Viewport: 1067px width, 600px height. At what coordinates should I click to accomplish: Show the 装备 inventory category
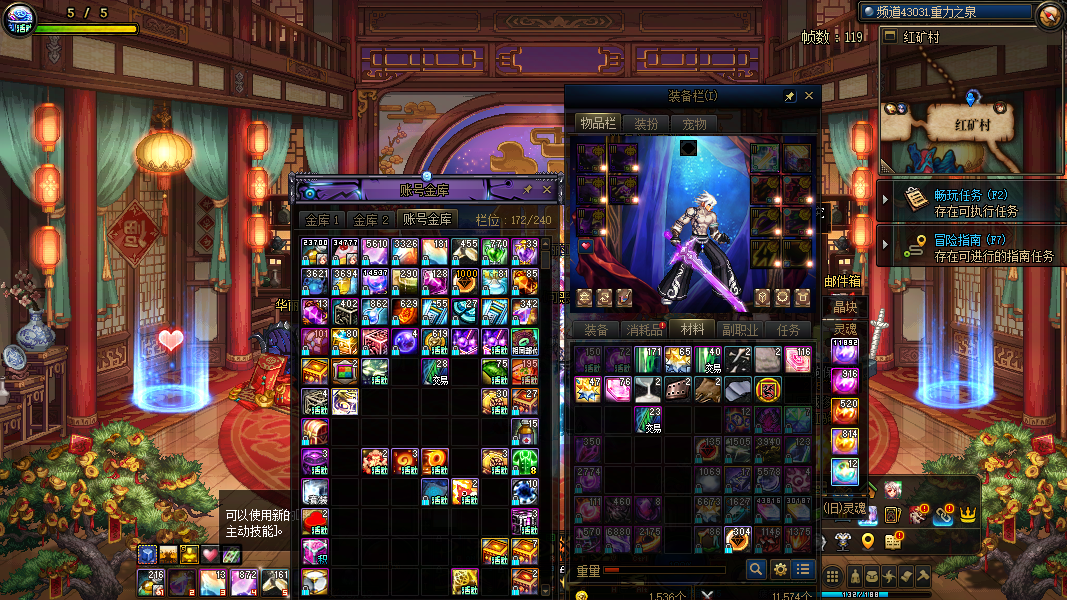coord(596,330)
